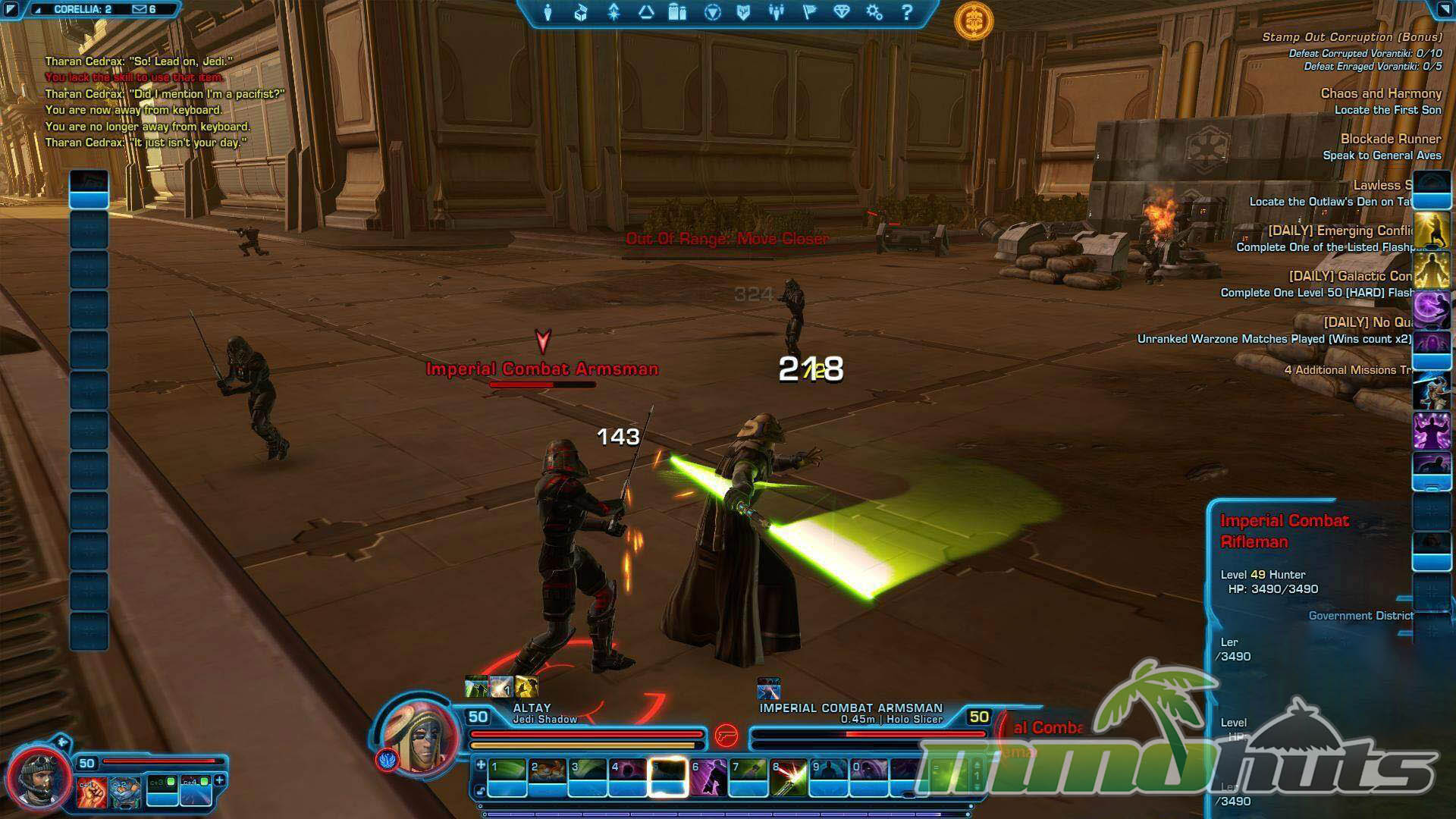This screenshot has height=819, width=1456.
Task: Click the gear icon for preferences
Action: [874, 13]
